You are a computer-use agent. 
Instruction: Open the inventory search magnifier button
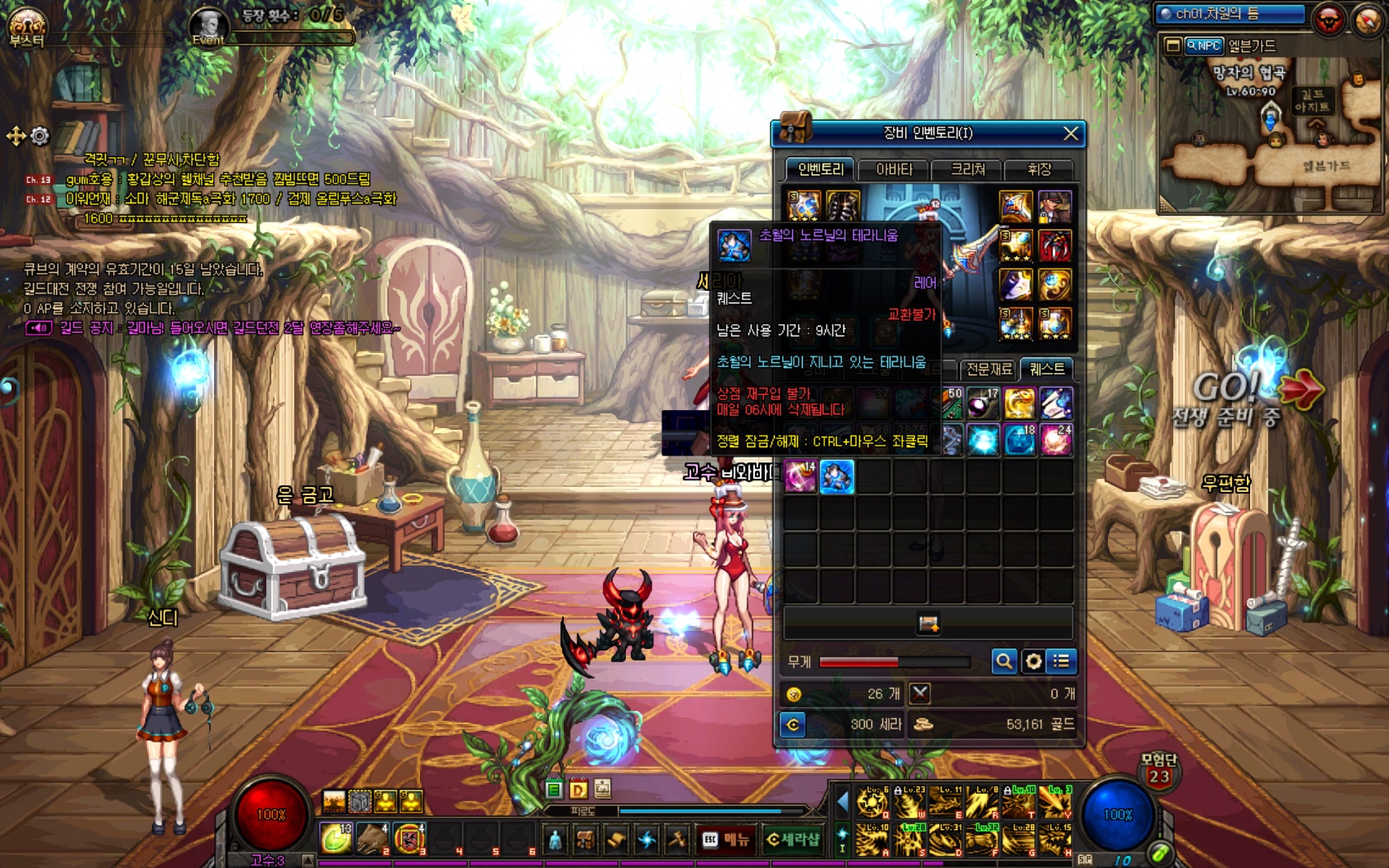coord(1004,661)
